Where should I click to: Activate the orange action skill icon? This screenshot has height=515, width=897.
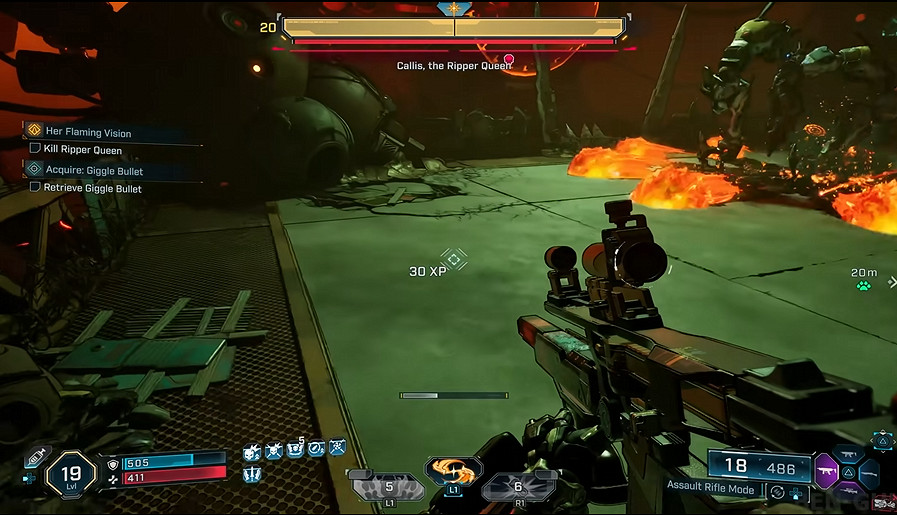(x=453, y=472)
